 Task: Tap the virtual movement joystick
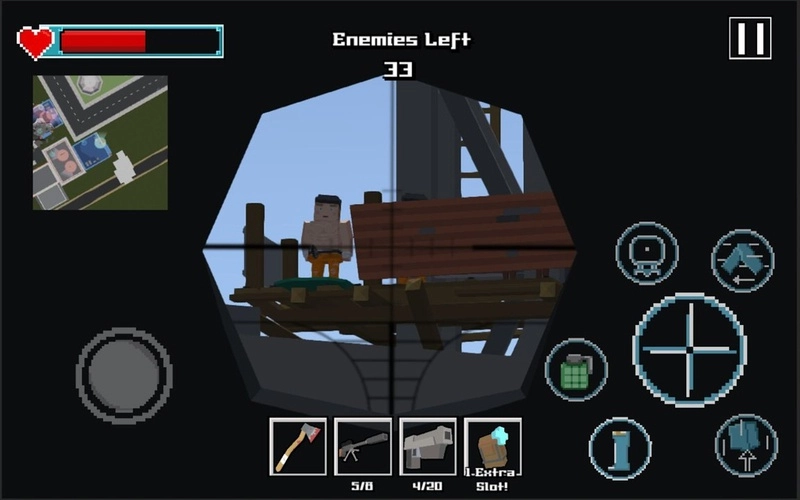coord(123,375)
